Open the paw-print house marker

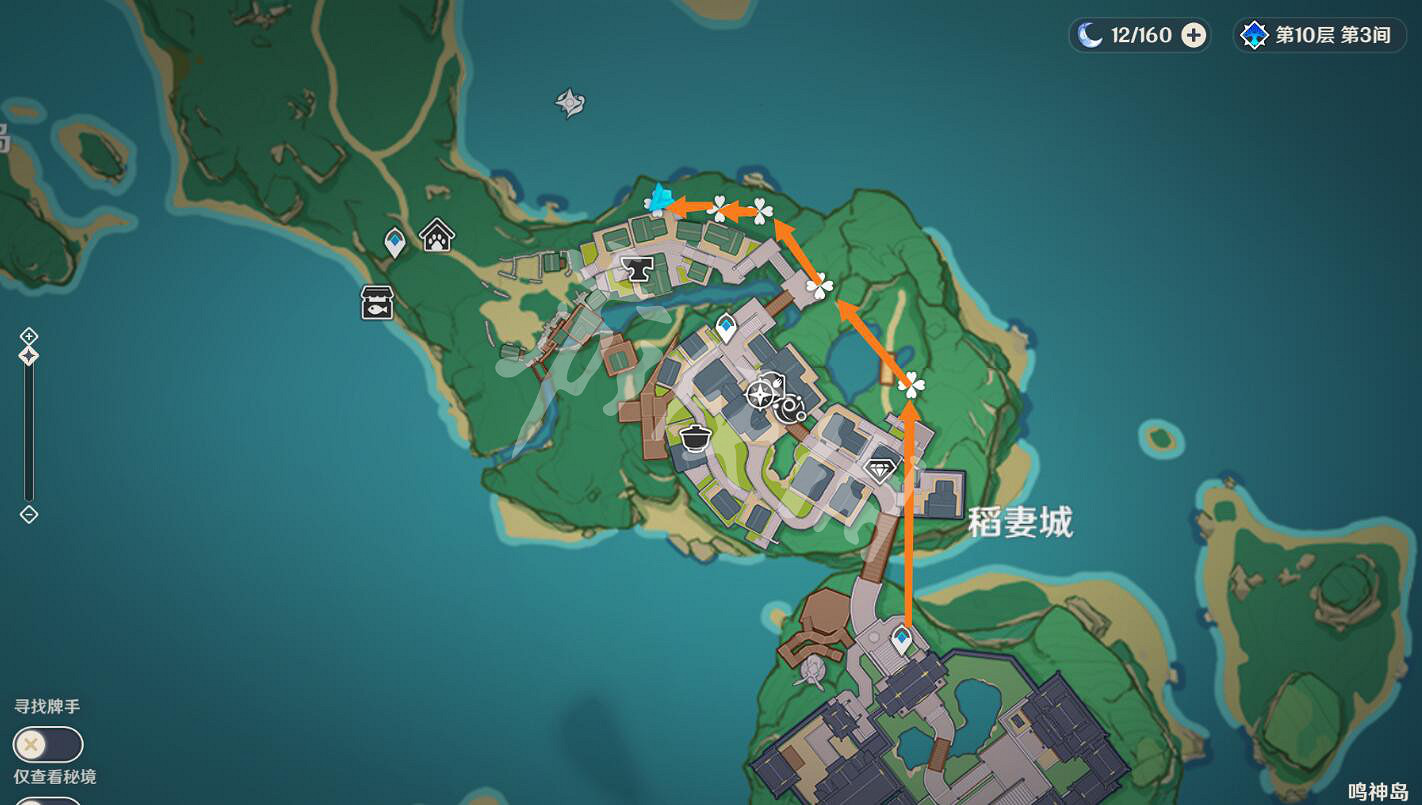click(436, 237)
